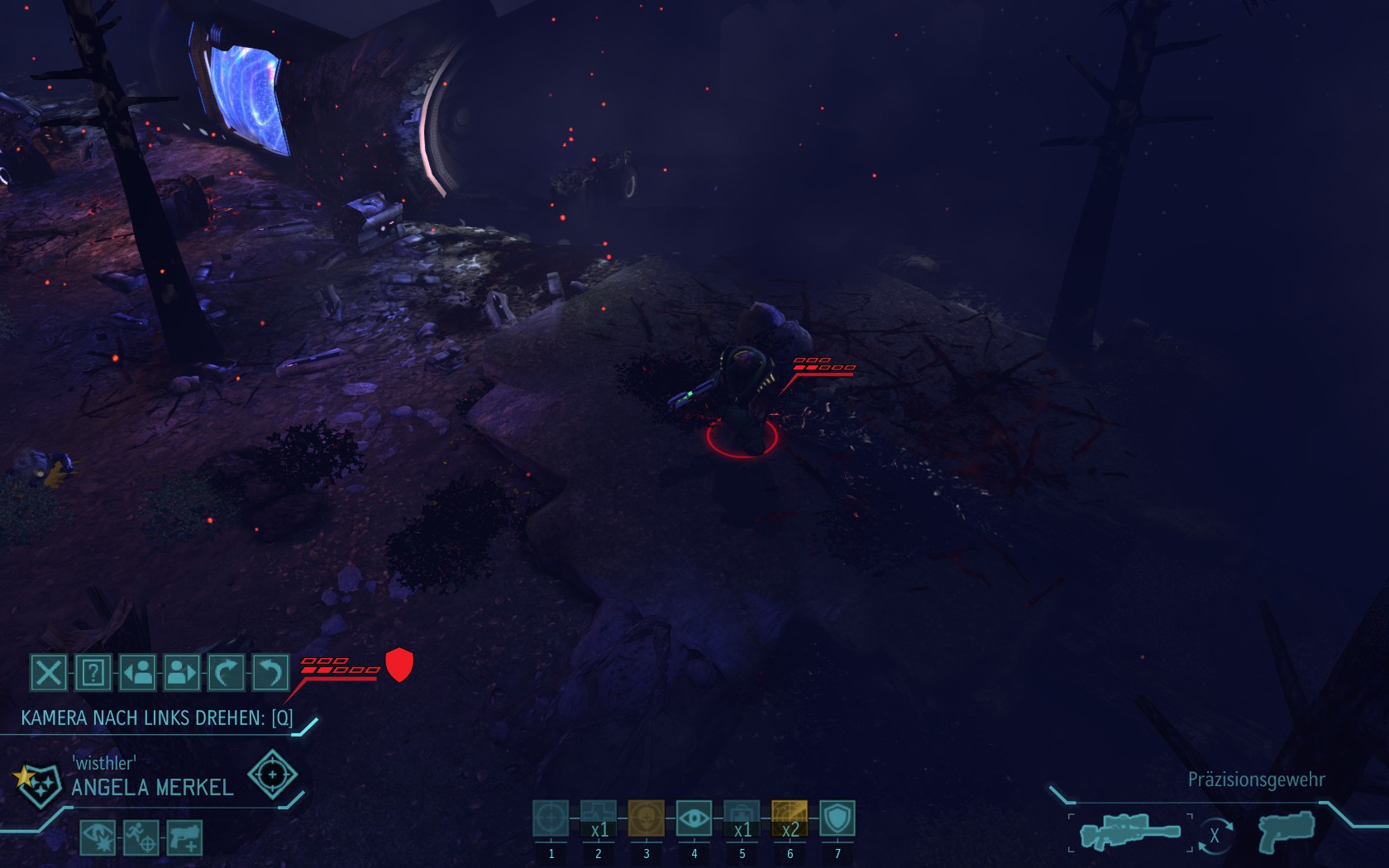This screenshot has height=868, width=1389.
Task: Activate the Overwatch eye ability
Action: click(x=694, y=818)
